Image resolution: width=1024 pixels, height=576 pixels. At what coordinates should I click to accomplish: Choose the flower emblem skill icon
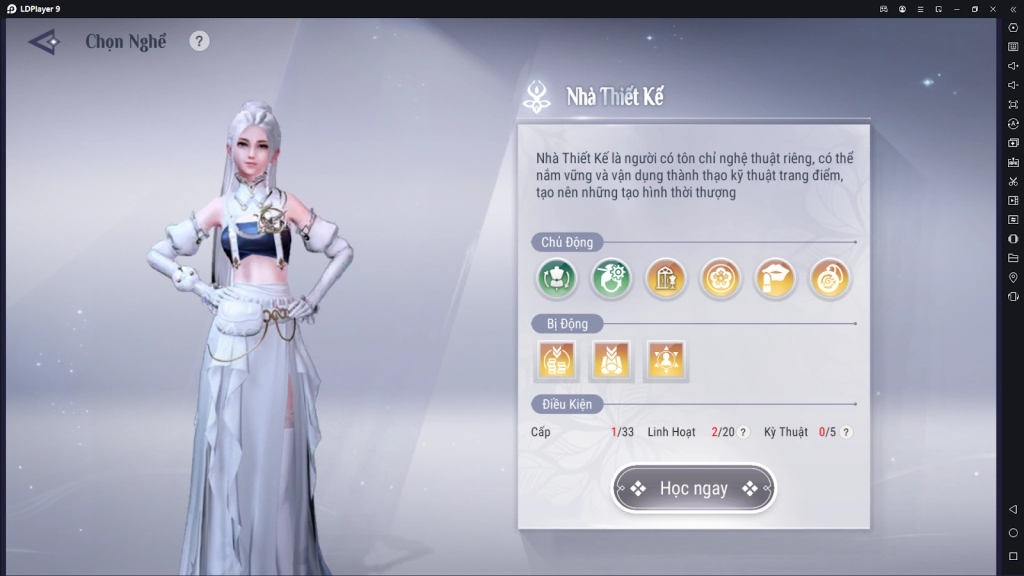tap(720, 279)
